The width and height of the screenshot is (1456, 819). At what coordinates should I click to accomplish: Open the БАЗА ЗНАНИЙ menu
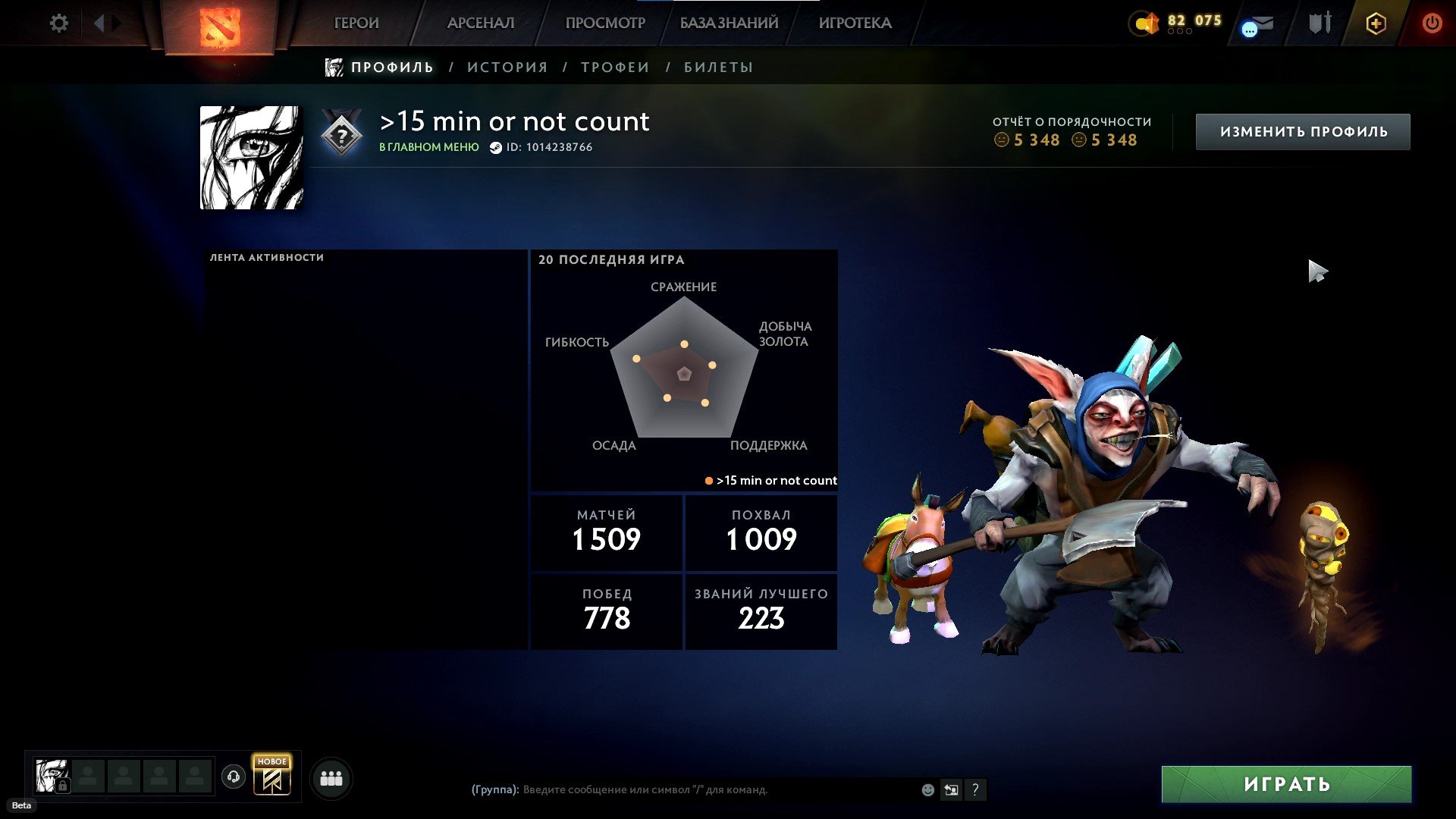(729, 24)
